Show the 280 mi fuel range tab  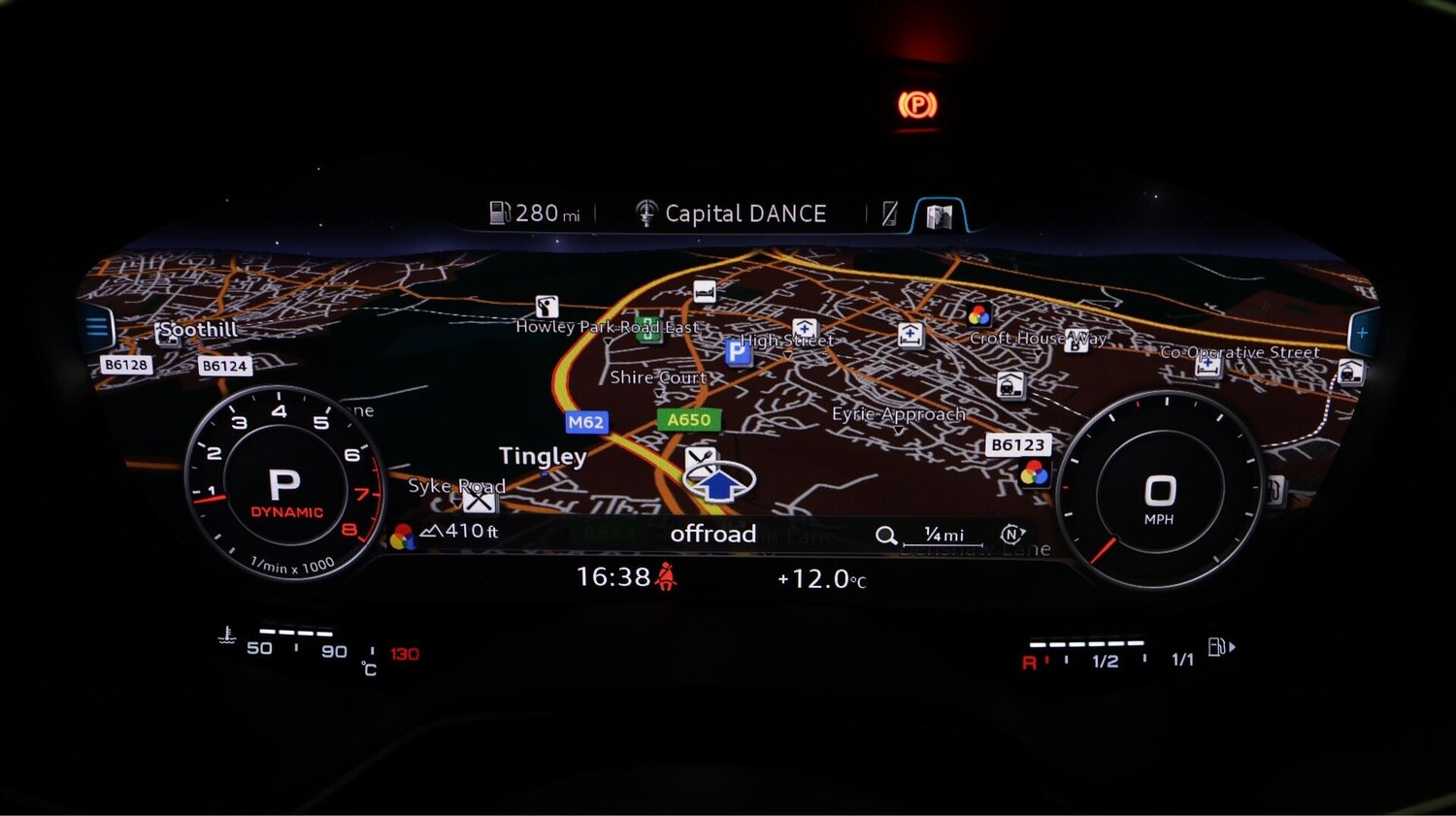(x=536, y=213)
